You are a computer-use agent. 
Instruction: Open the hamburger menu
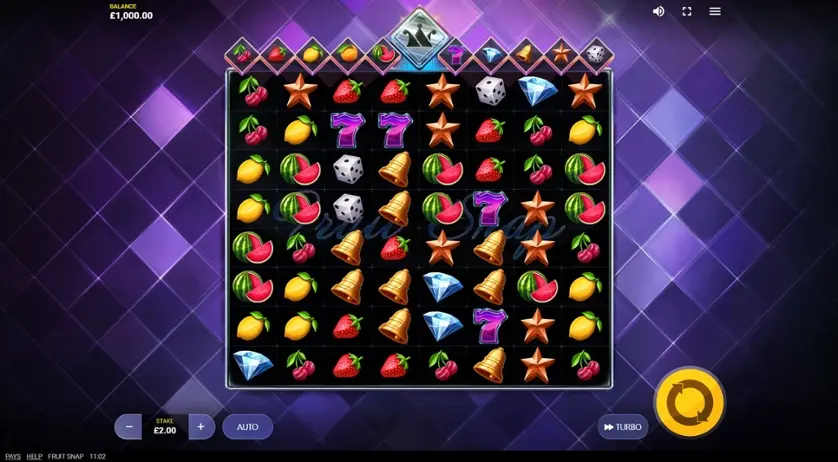pos(715,11)
